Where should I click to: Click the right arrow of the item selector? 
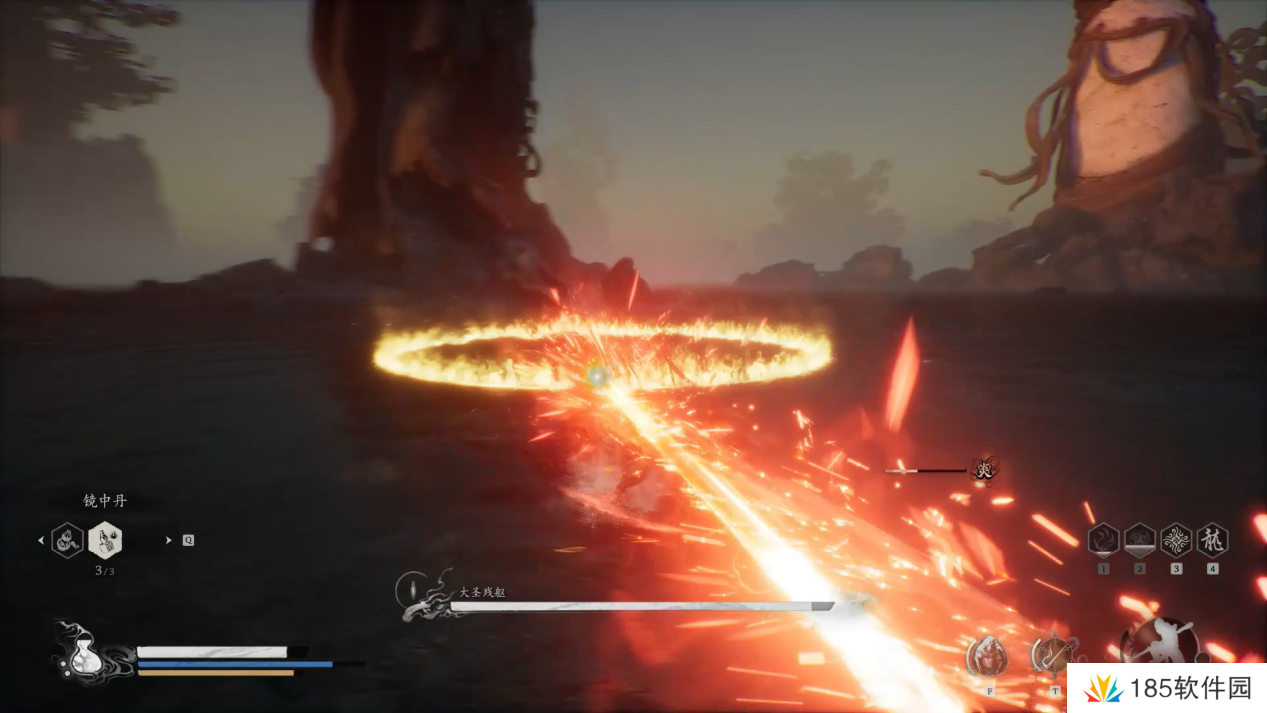(x=168, y=540)
